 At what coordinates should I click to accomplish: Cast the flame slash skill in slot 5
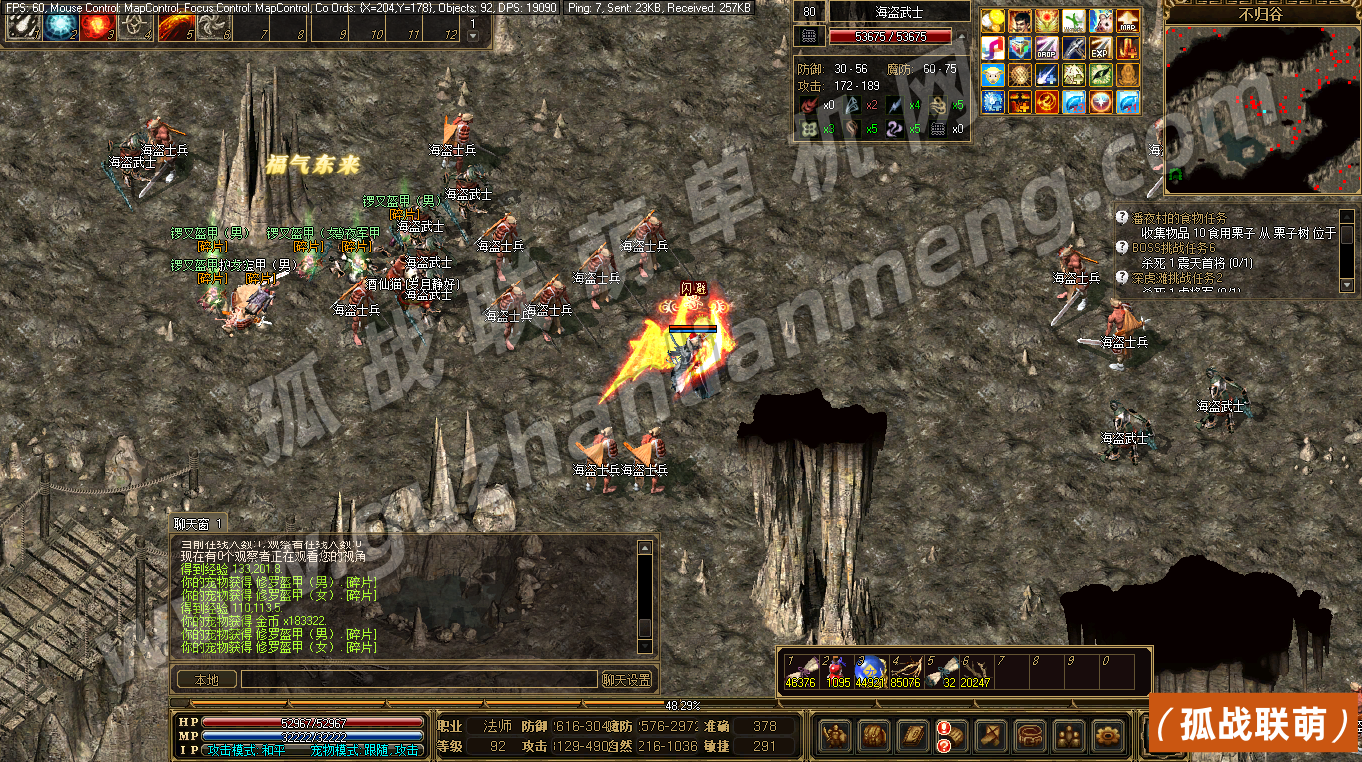coord(175,27)
